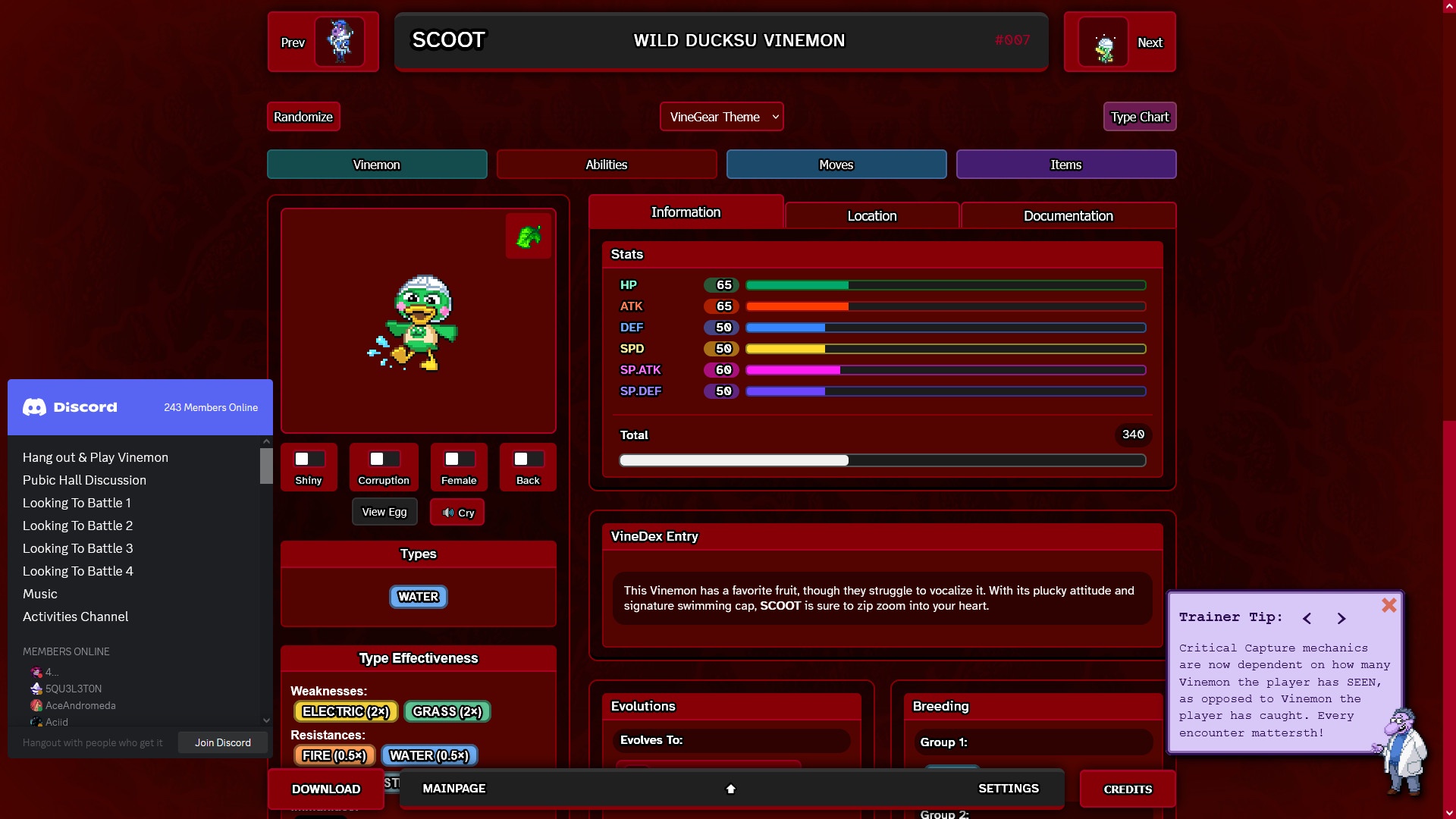The height and width of the screenshot is (819, 1456).
Task: Open the Documentation tab
Action: [x=1068, y=216]
